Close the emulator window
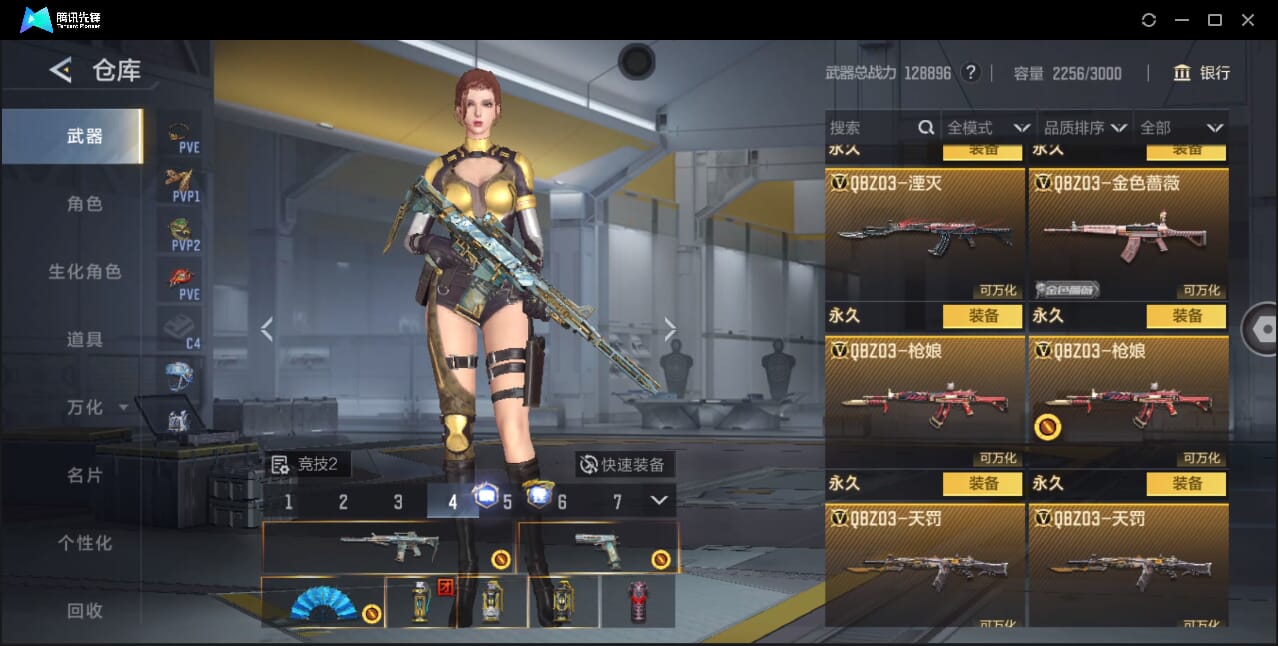 click(x=1248, y=20)
